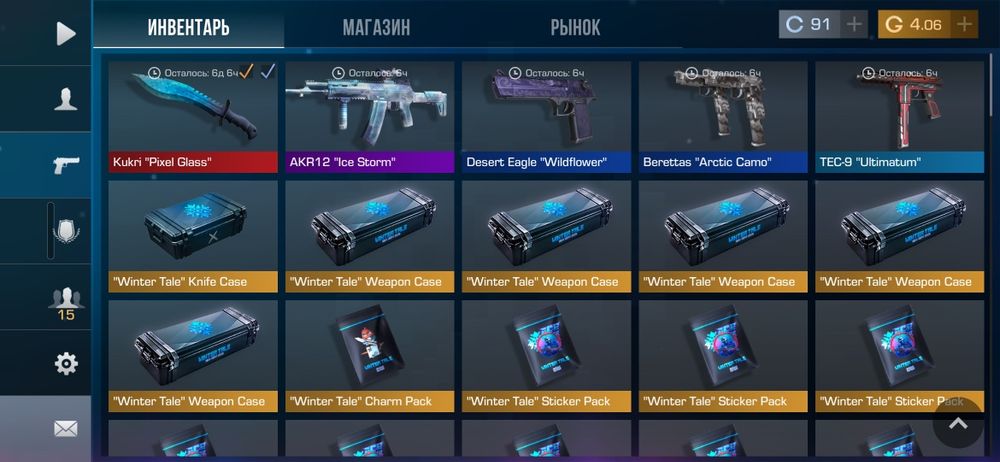
Task: Open the player profile icon
Action: click(65, 99)
